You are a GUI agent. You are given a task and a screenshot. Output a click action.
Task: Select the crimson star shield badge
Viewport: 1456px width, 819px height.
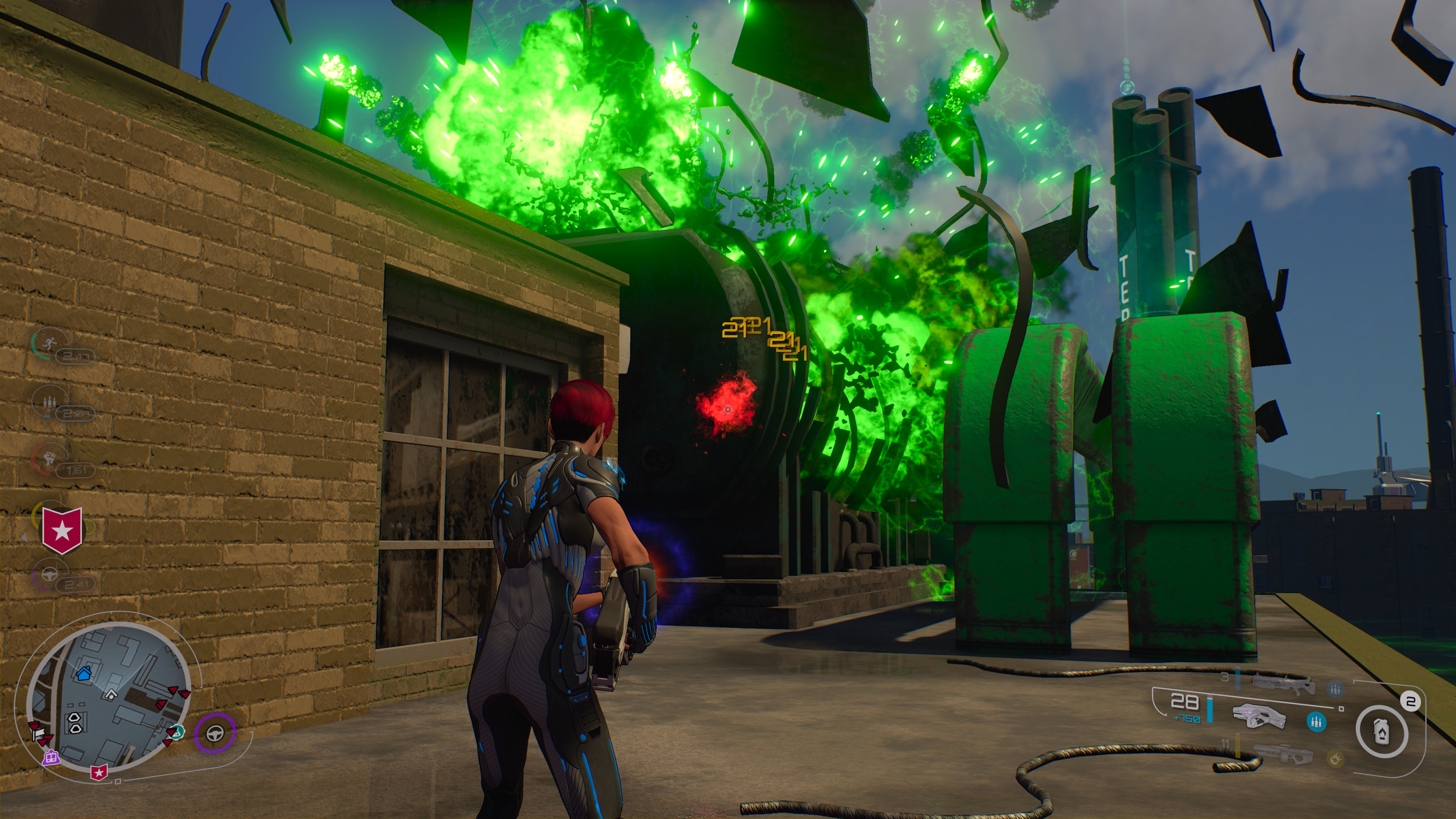point(62,530)
